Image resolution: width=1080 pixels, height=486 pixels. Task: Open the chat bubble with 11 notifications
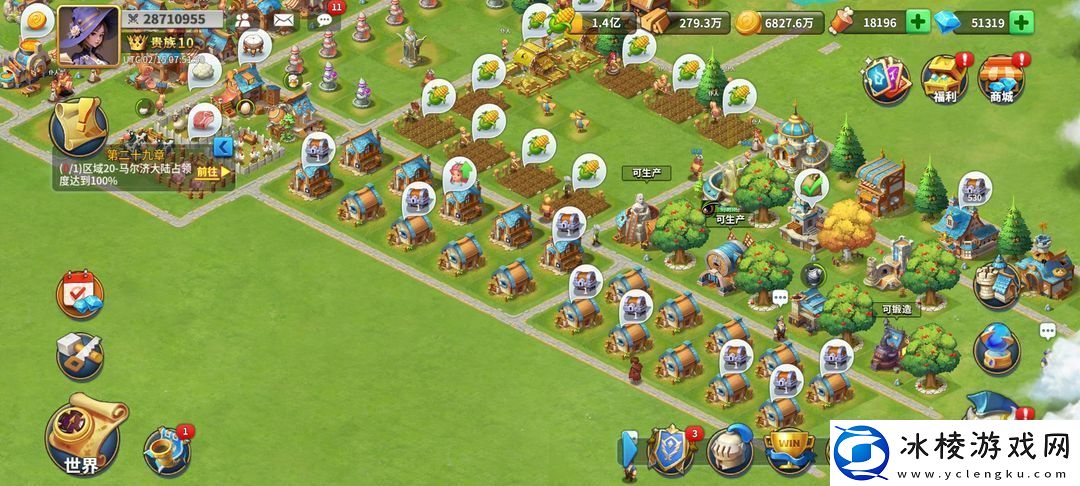pyautogui.click(x=325, y=18)
